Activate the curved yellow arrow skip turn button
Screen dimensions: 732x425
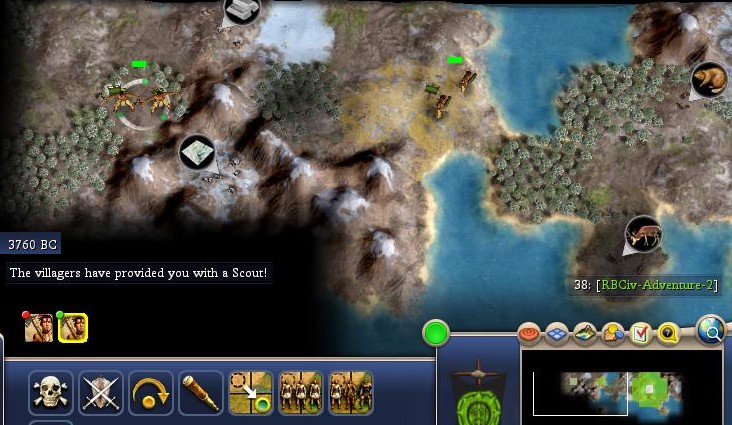(x=150, y=393)
